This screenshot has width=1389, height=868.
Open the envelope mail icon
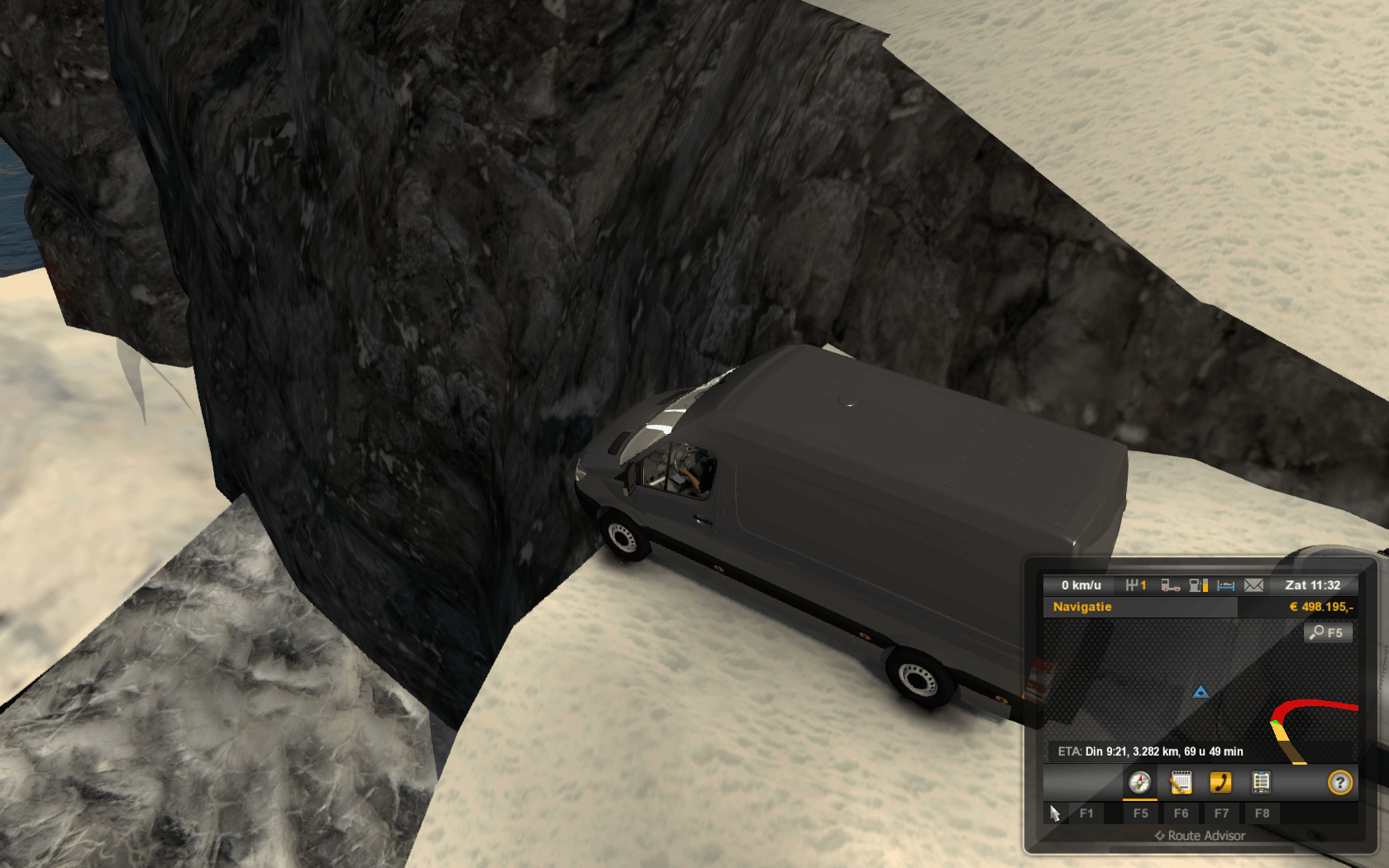coord(1253,585)
